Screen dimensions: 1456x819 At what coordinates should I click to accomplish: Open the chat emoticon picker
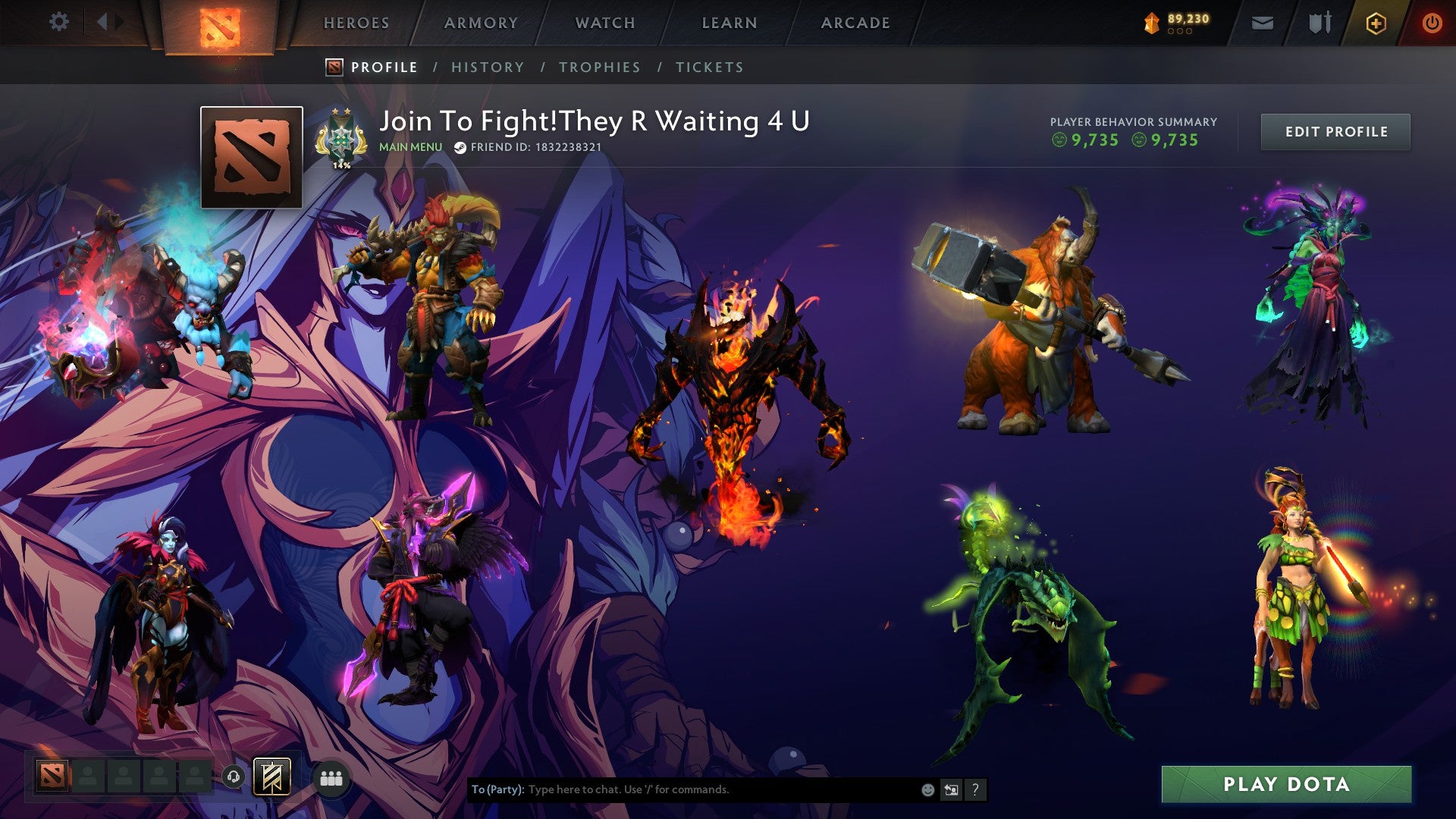[x=927, y=789]
